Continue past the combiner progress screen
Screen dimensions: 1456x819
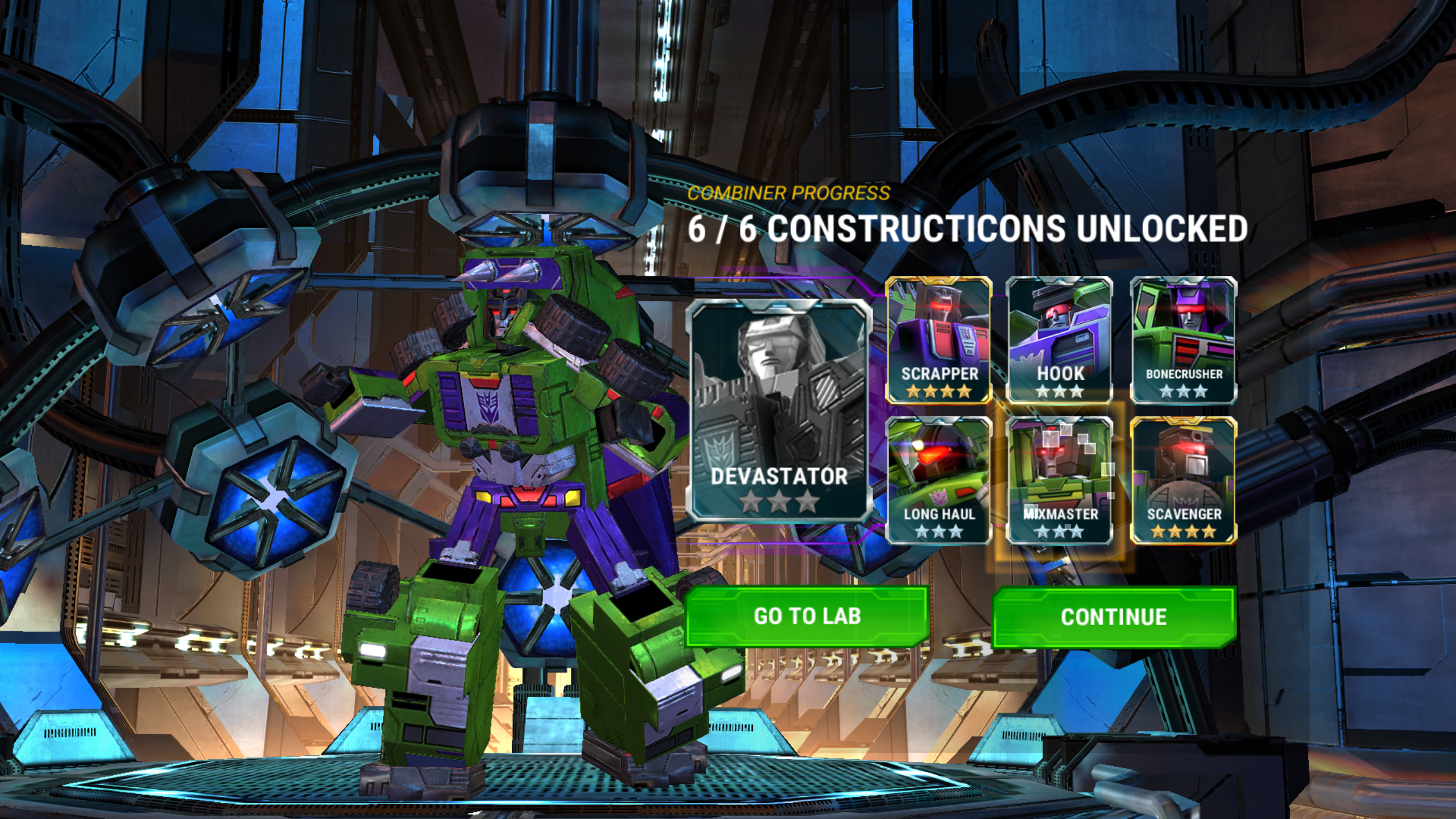(1114, 618)
